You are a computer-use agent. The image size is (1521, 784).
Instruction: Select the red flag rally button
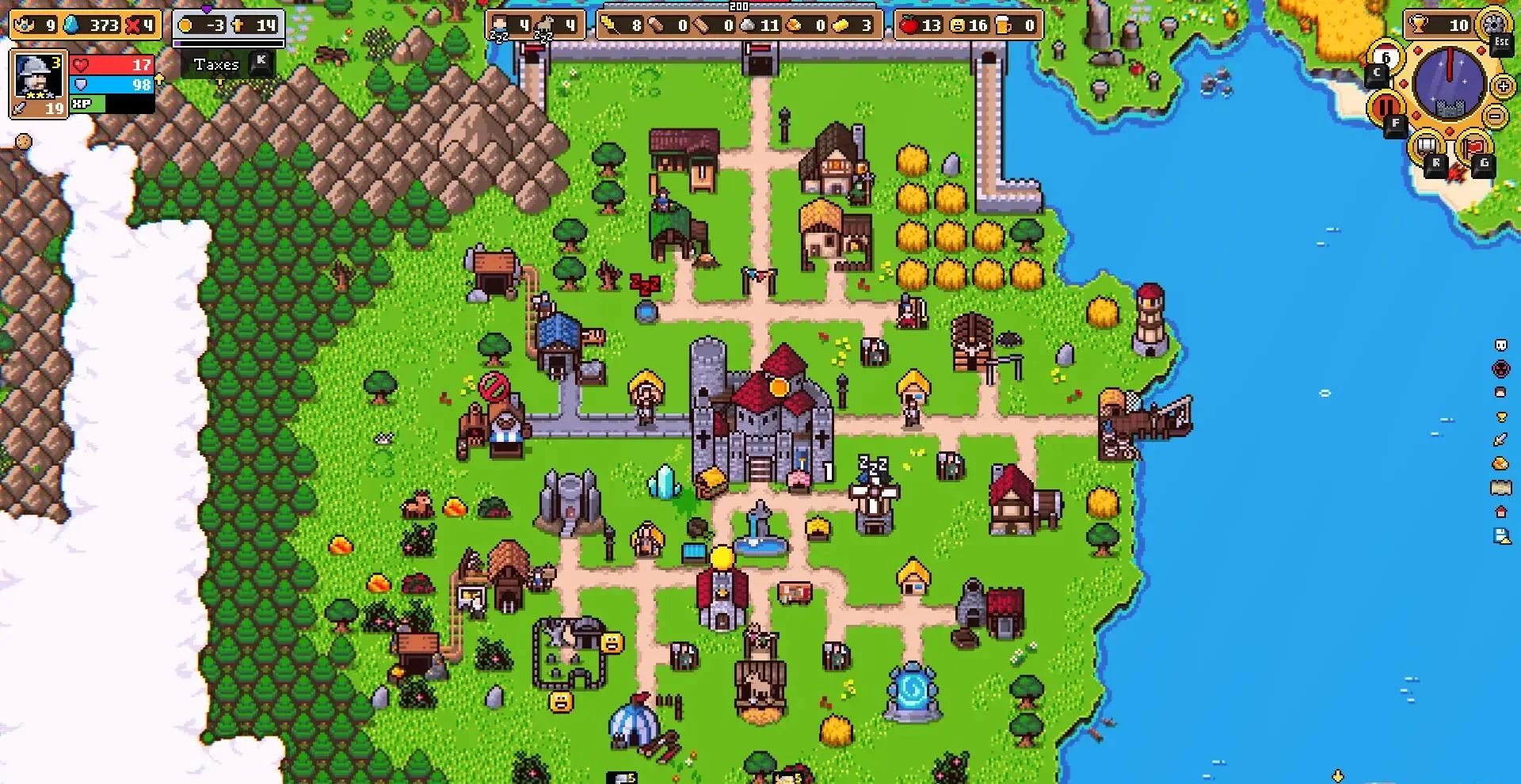(x=1473, y=147)
